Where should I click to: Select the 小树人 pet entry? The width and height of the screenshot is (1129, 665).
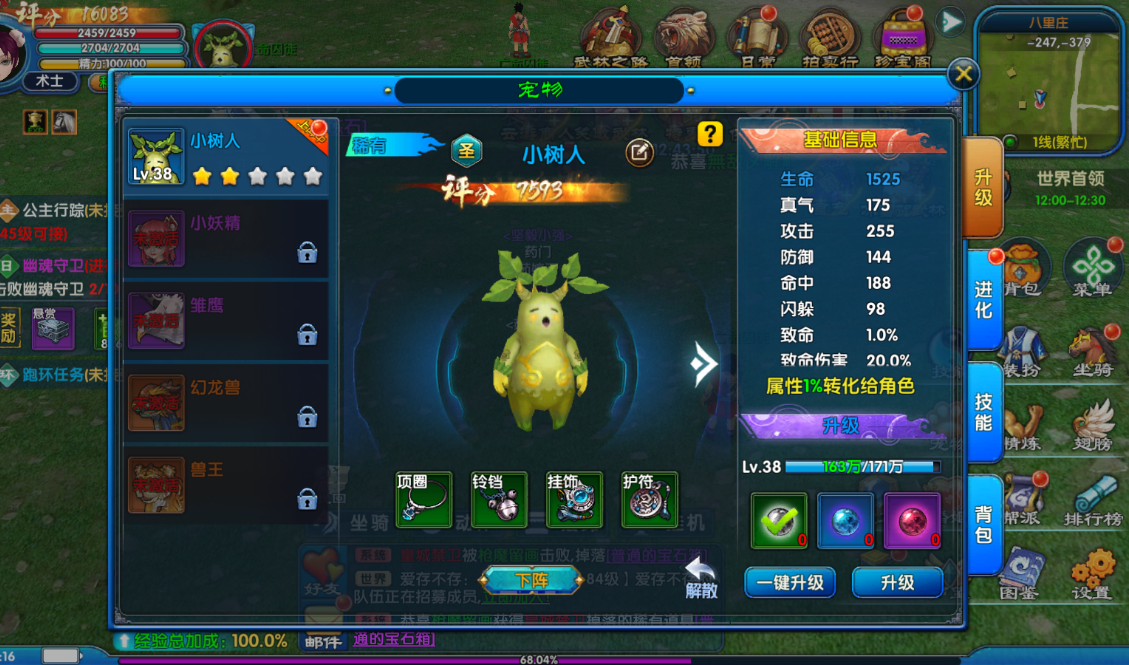227,157
